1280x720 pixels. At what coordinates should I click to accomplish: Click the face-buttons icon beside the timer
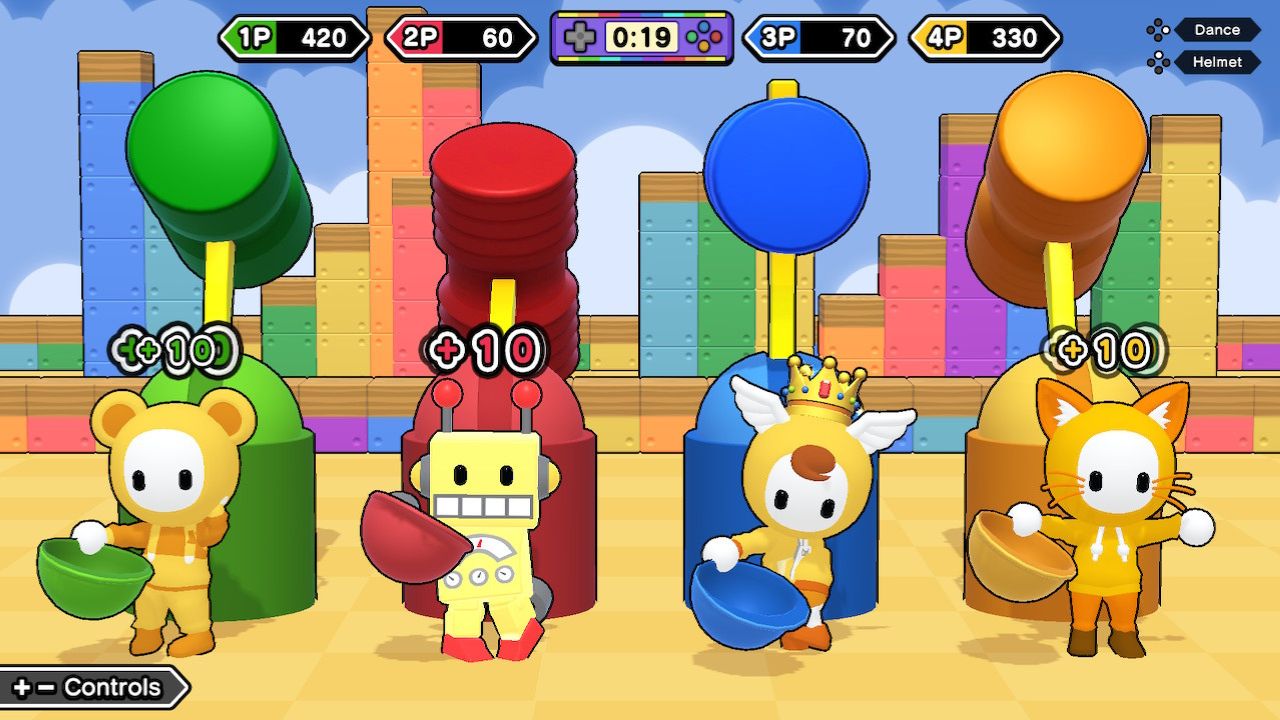(706, 35)
